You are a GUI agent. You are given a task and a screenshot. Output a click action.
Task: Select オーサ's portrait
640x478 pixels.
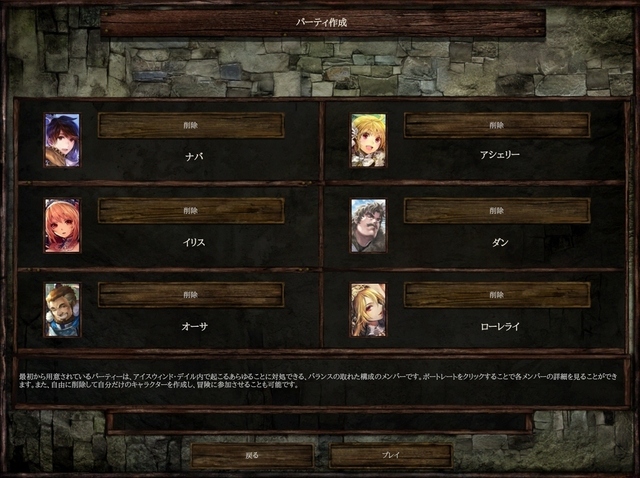(62, 310)
